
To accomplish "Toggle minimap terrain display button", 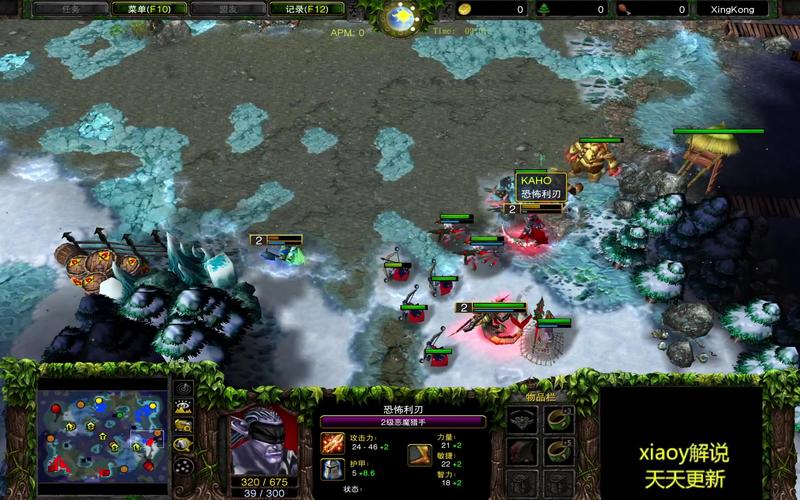I will tap(184, 407).
